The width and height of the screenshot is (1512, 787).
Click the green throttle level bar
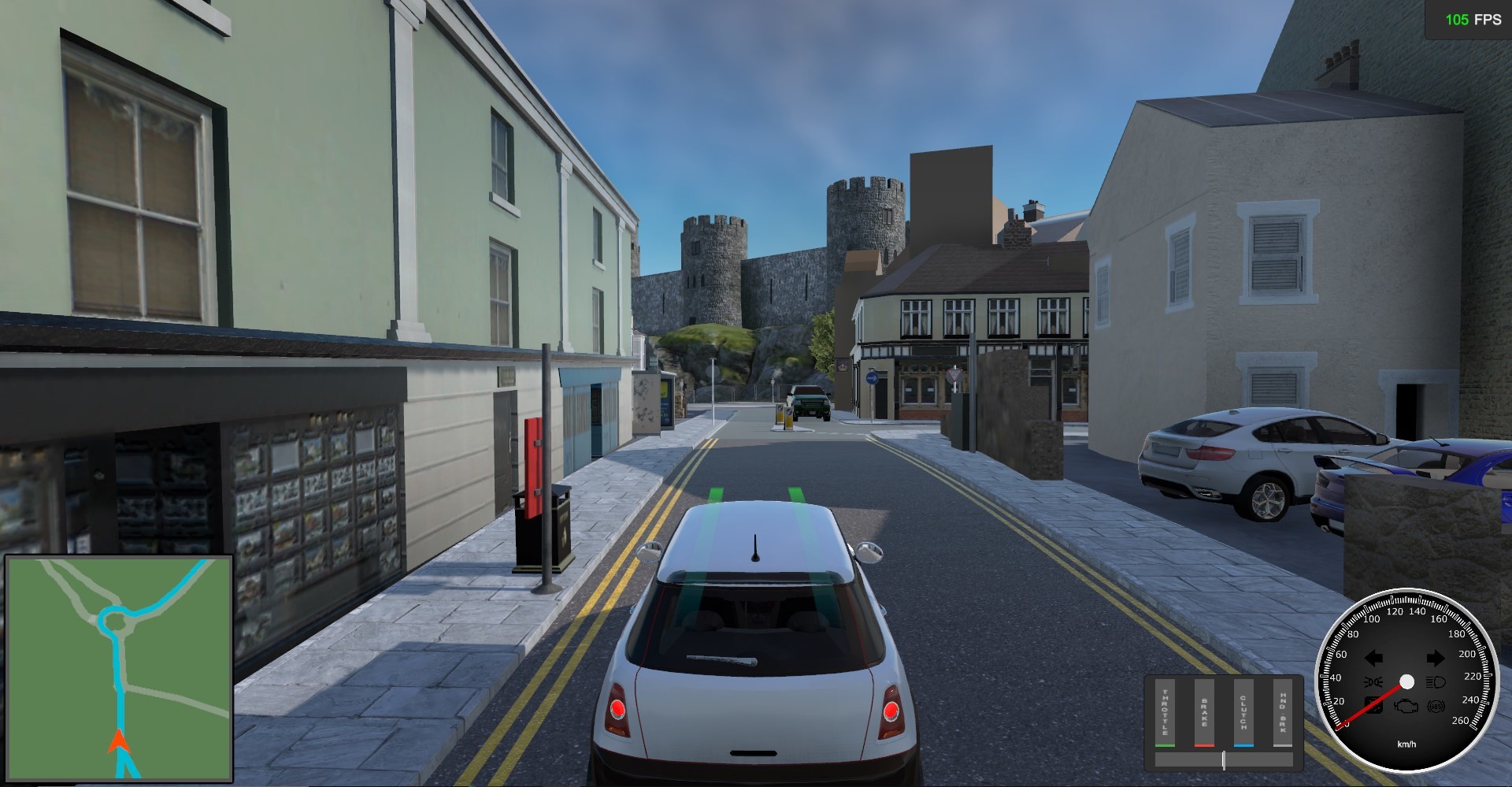pos(1165,745)
